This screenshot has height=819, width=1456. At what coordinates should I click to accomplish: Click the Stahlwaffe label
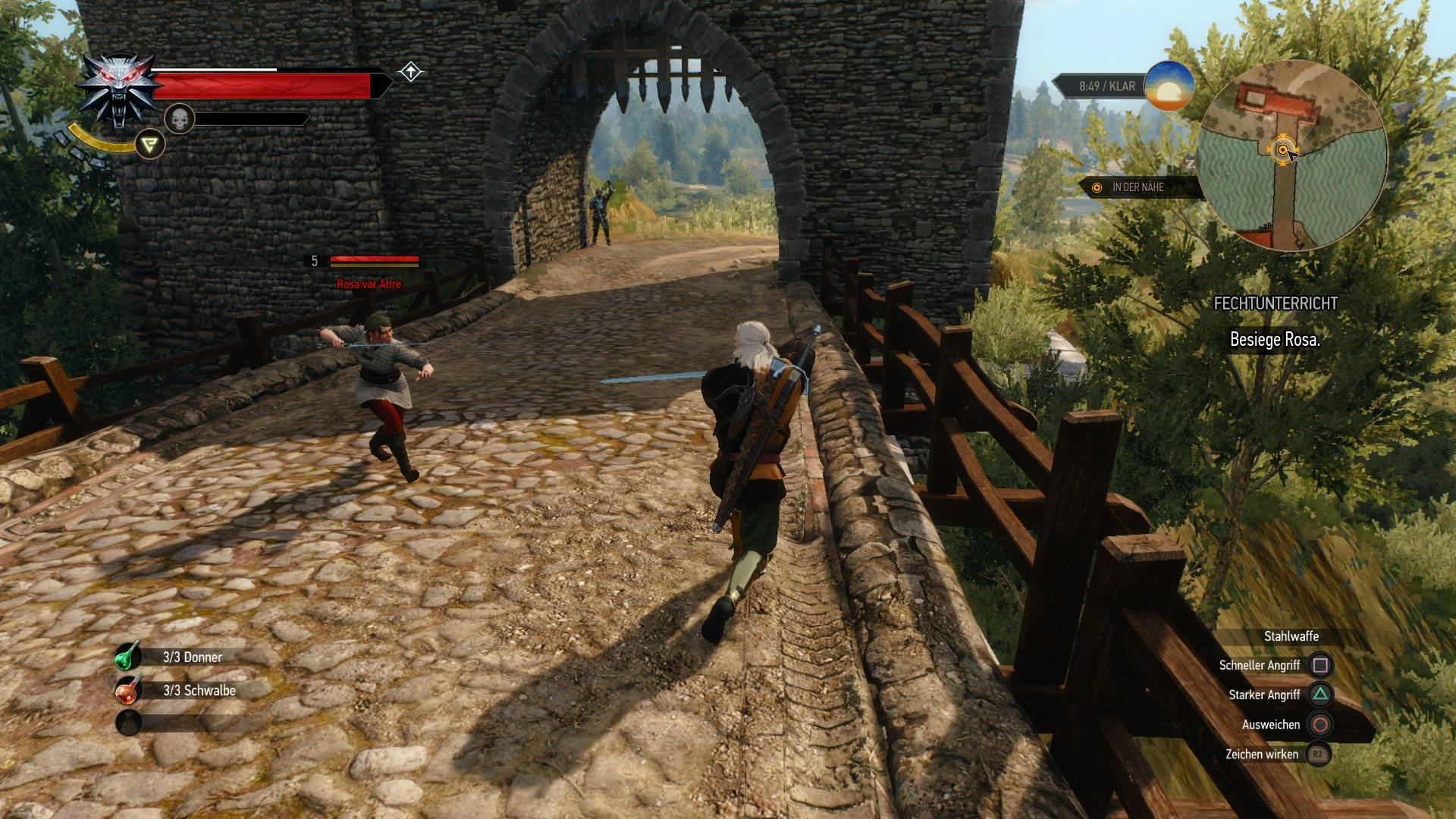(x=1290, y=637)
